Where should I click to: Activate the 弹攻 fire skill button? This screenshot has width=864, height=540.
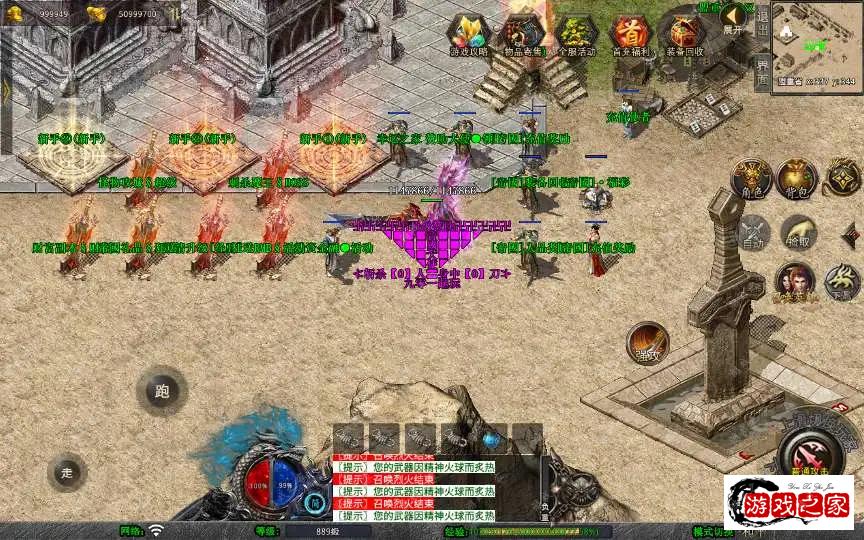(x=647, y=342)
